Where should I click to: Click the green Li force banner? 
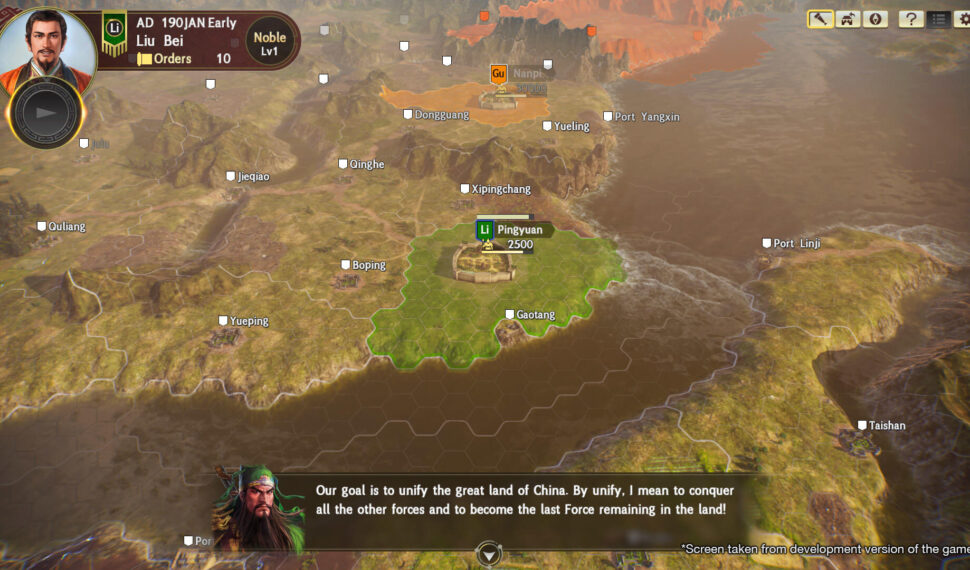(114, 33)
